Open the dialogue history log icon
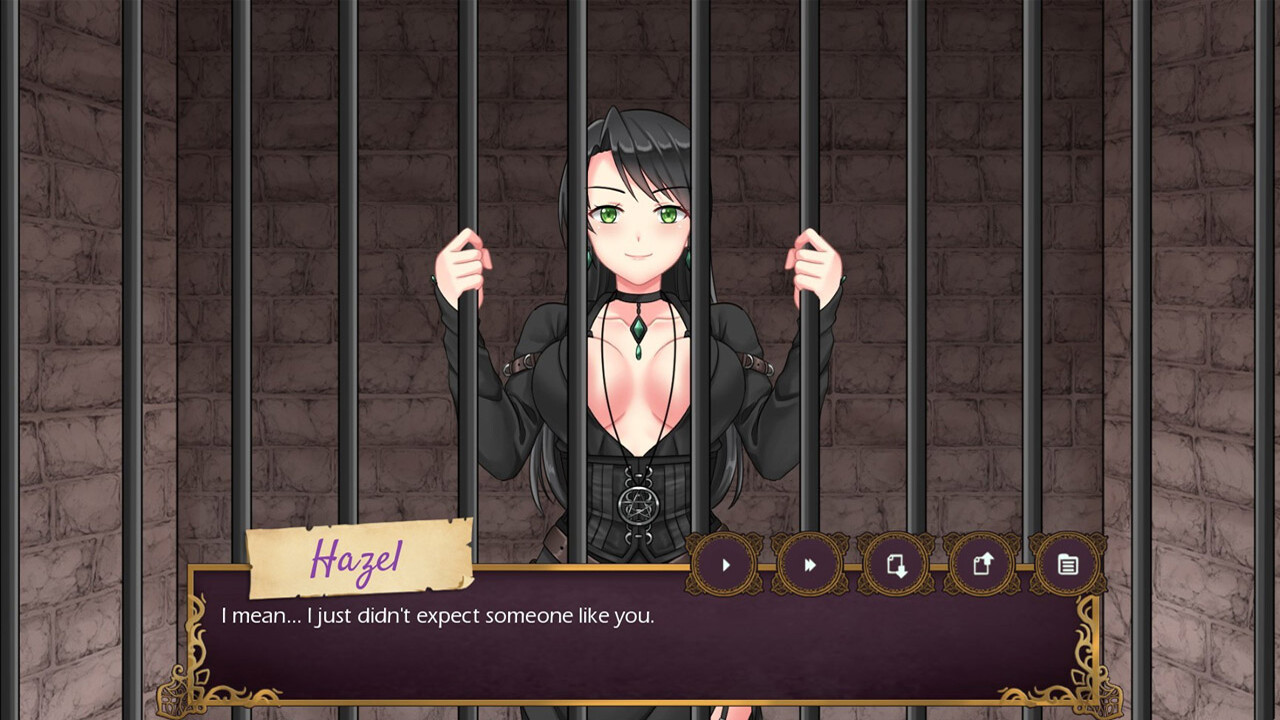1280x720 pixels. 1068,565
